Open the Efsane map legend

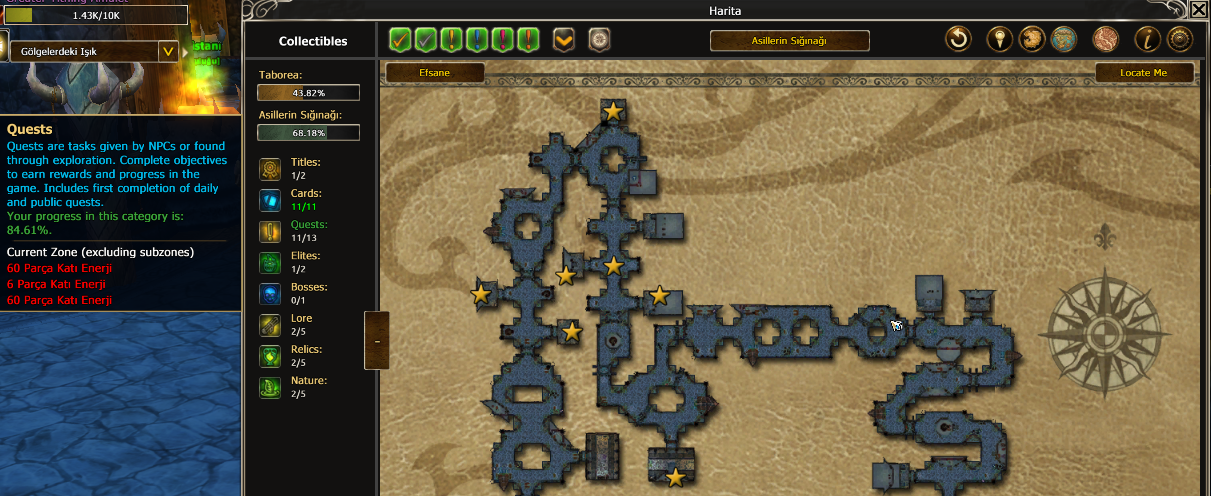pos(433,73)
